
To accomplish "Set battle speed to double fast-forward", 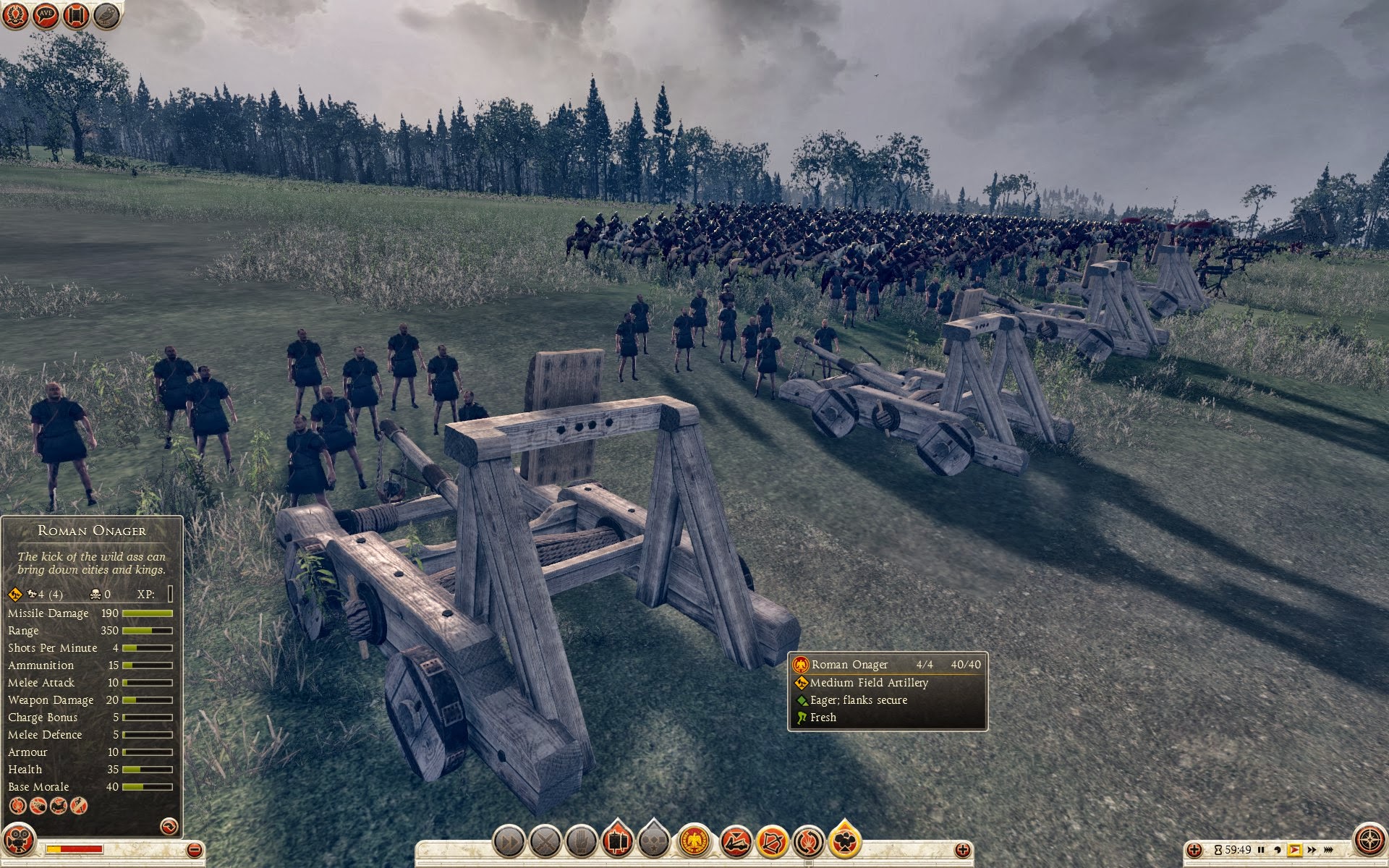I will (x=1312, y=850).
